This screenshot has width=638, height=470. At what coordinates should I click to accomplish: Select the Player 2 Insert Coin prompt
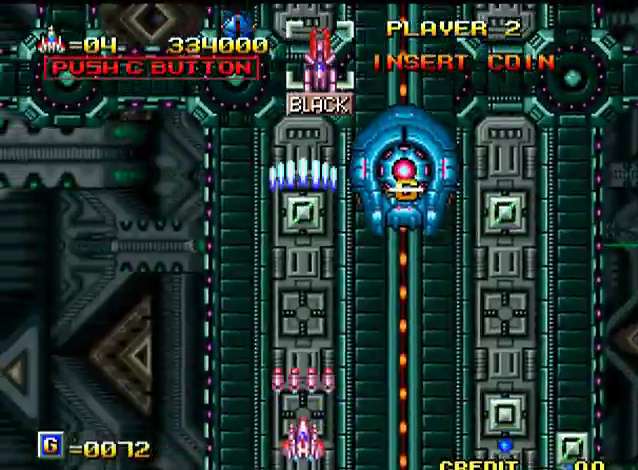tap(463, 62)
